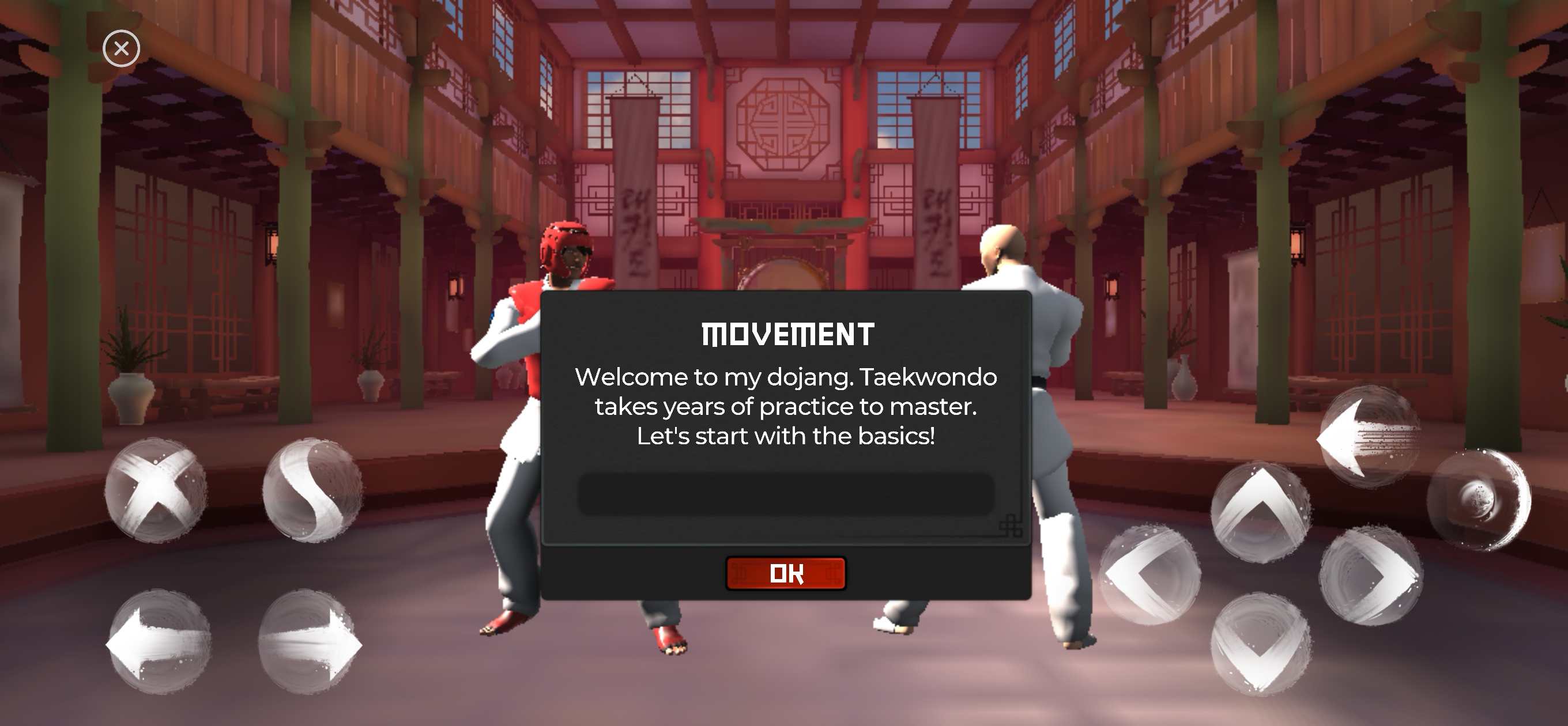Image resolution: width=1568 pixels, height=726 pixels.
Task: Tap the brush-stroke X action button
Action: tap(156, 490)
